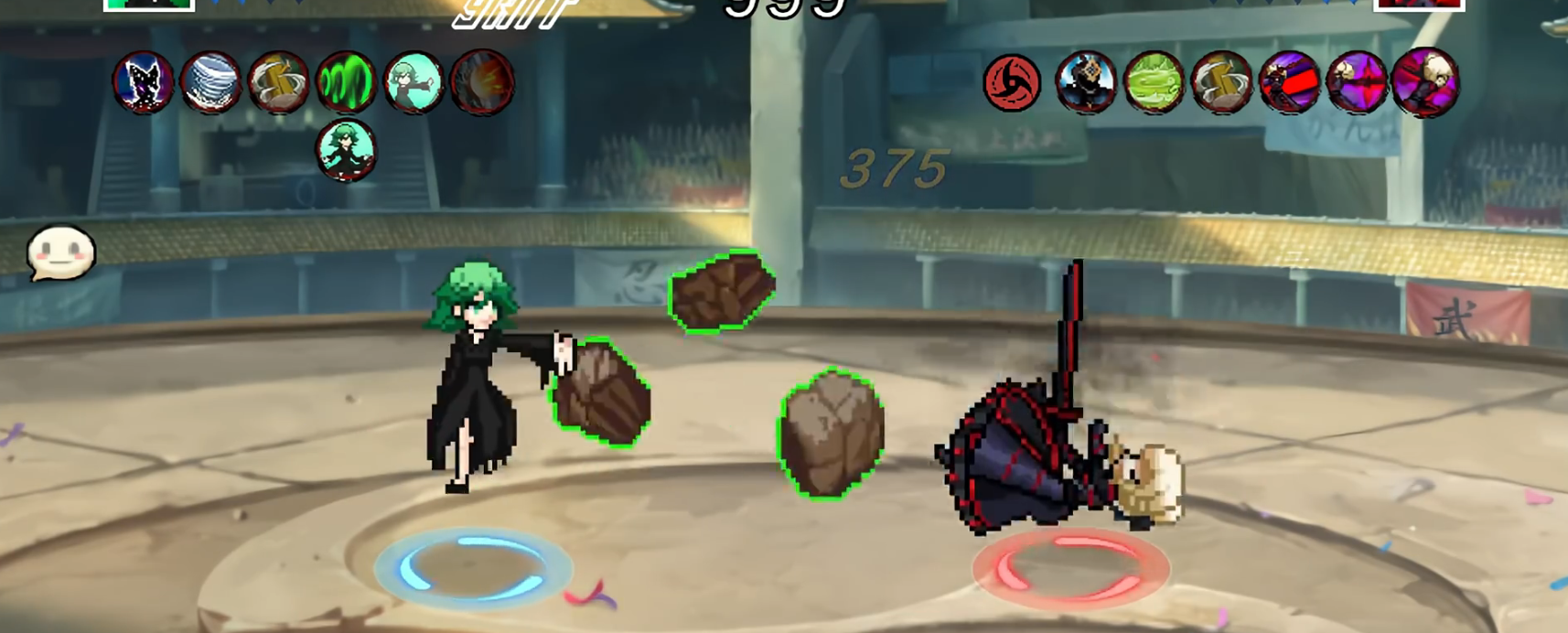
Task: Use the purple cross-slash skill
Action: (x=1357, y=82)
